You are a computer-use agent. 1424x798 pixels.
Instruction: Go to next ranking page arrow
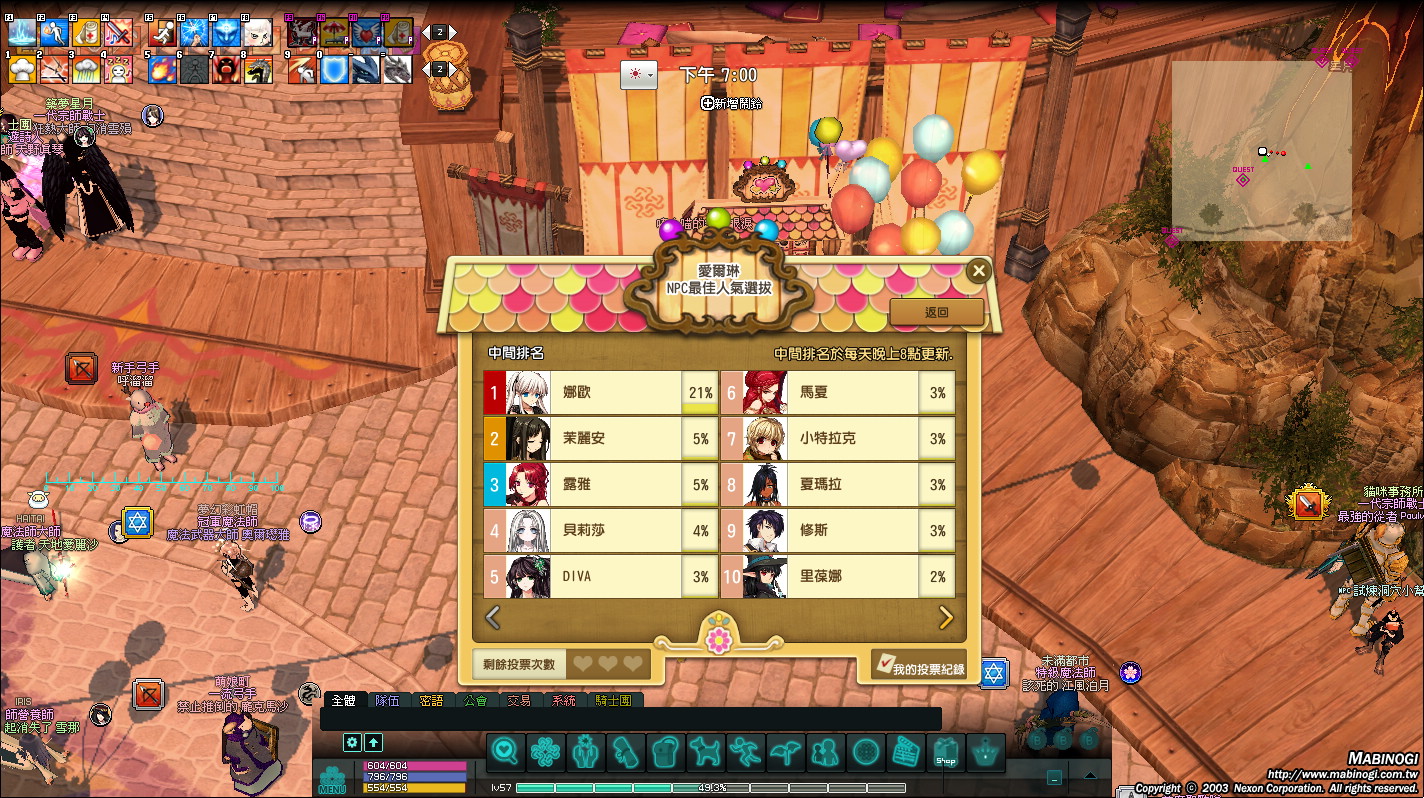[946, 618]
